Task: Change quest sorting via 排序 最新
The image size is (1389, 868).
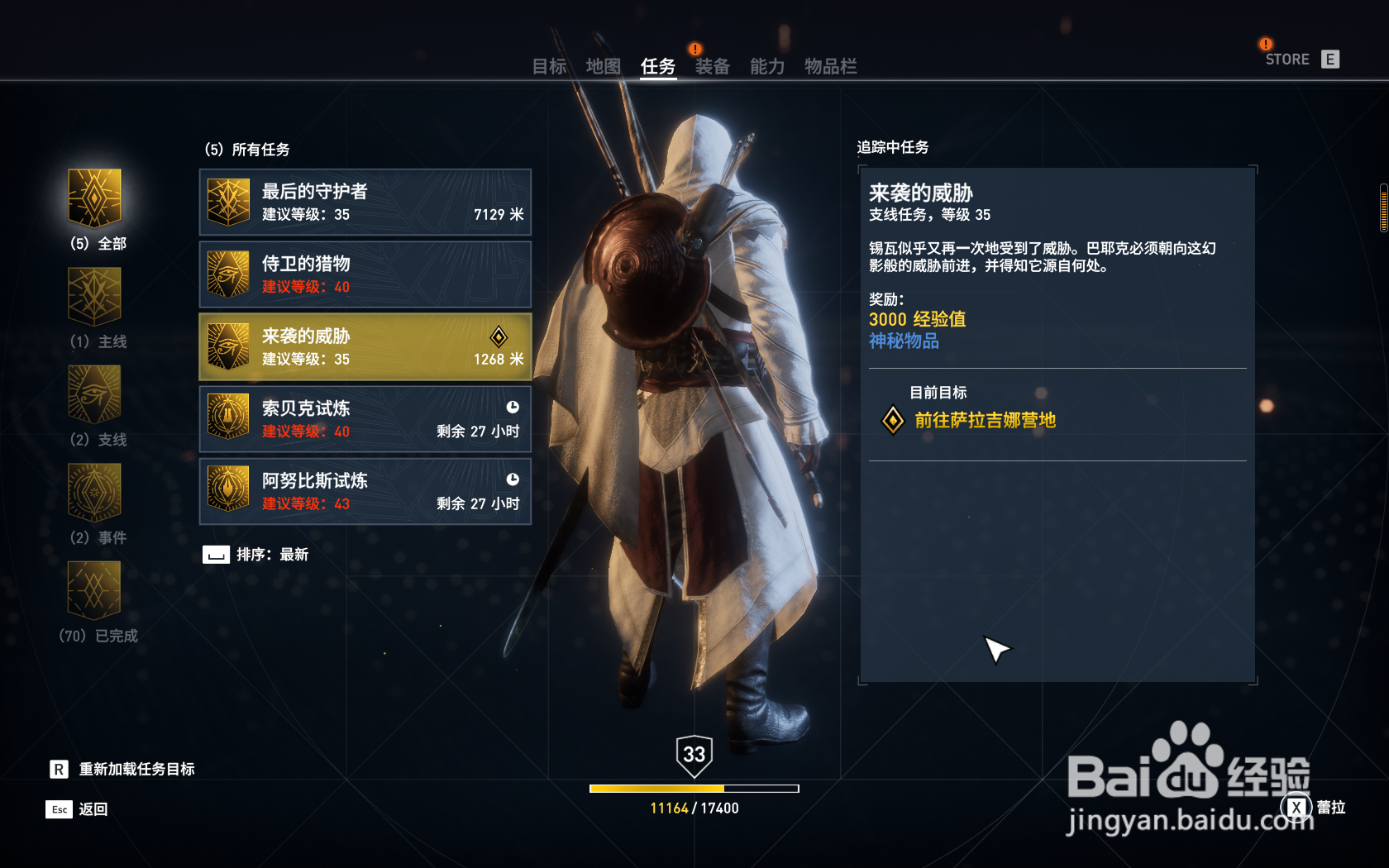Action: (255, 555)
